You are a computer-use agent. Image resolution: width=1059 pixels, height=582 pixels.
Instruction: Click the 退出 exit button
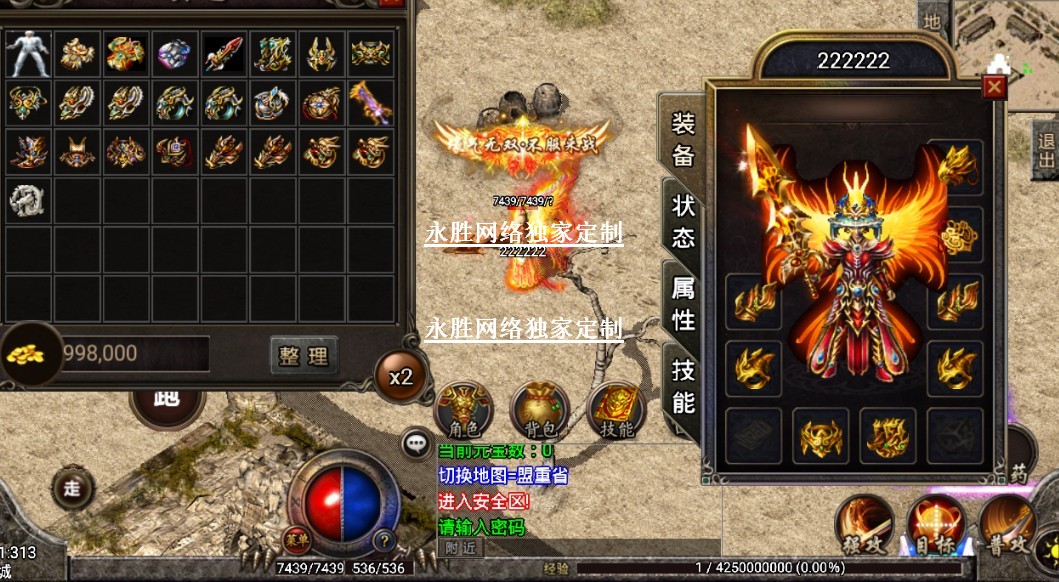pos(1046,151)
